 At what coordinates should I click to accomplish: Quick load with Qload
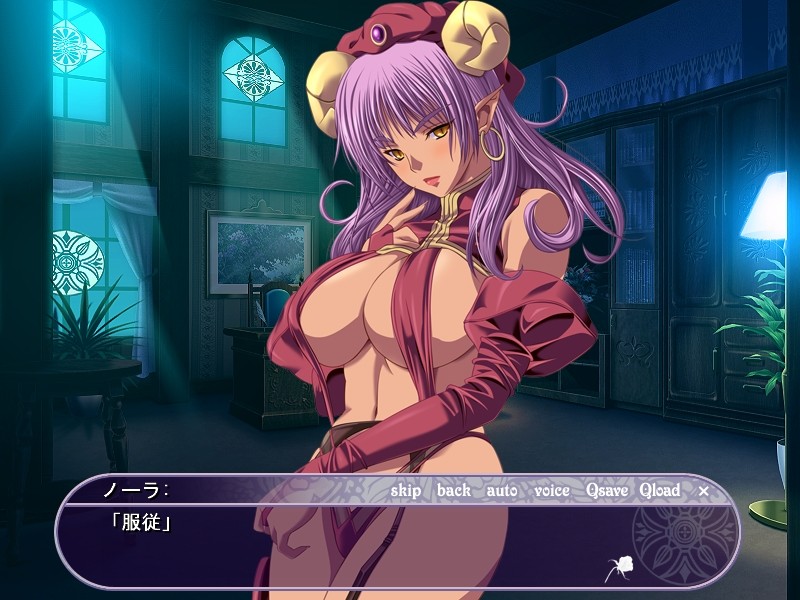(x=660, y=491)
